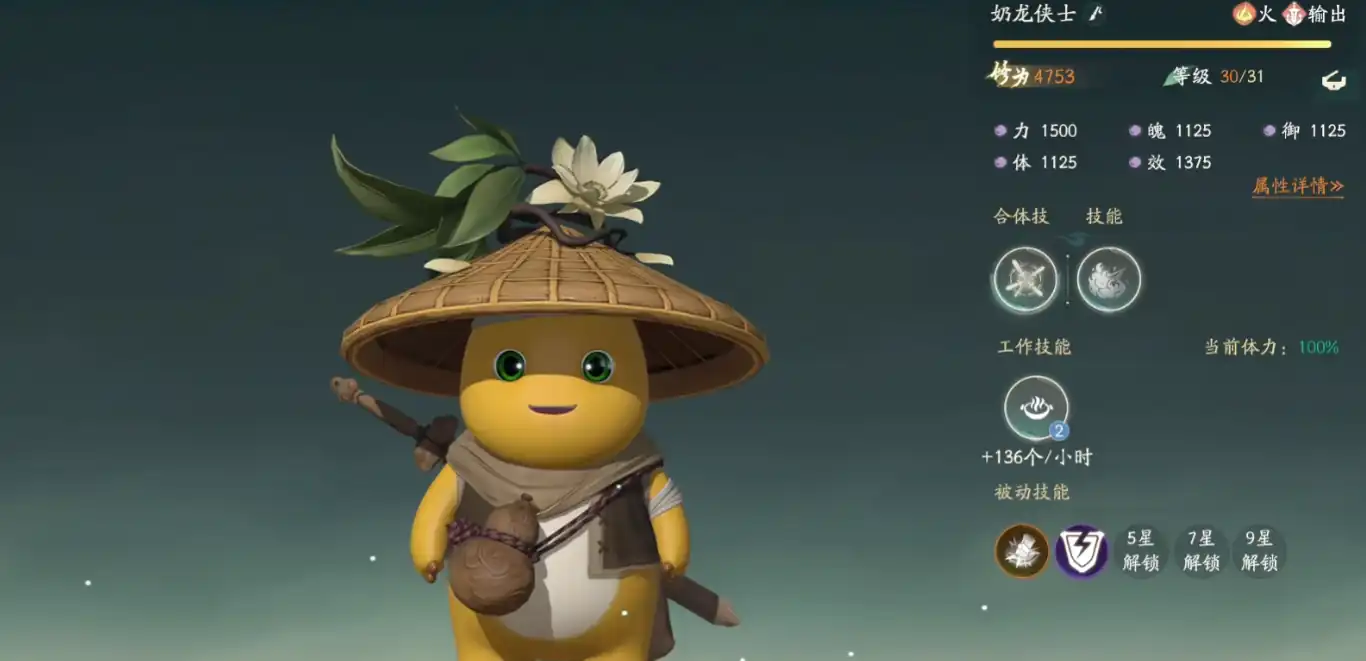Viewport: 1366px width, 661px height.
Task: Click the rename pencil beside 奶龙侠士
Action: (1096, 13)
